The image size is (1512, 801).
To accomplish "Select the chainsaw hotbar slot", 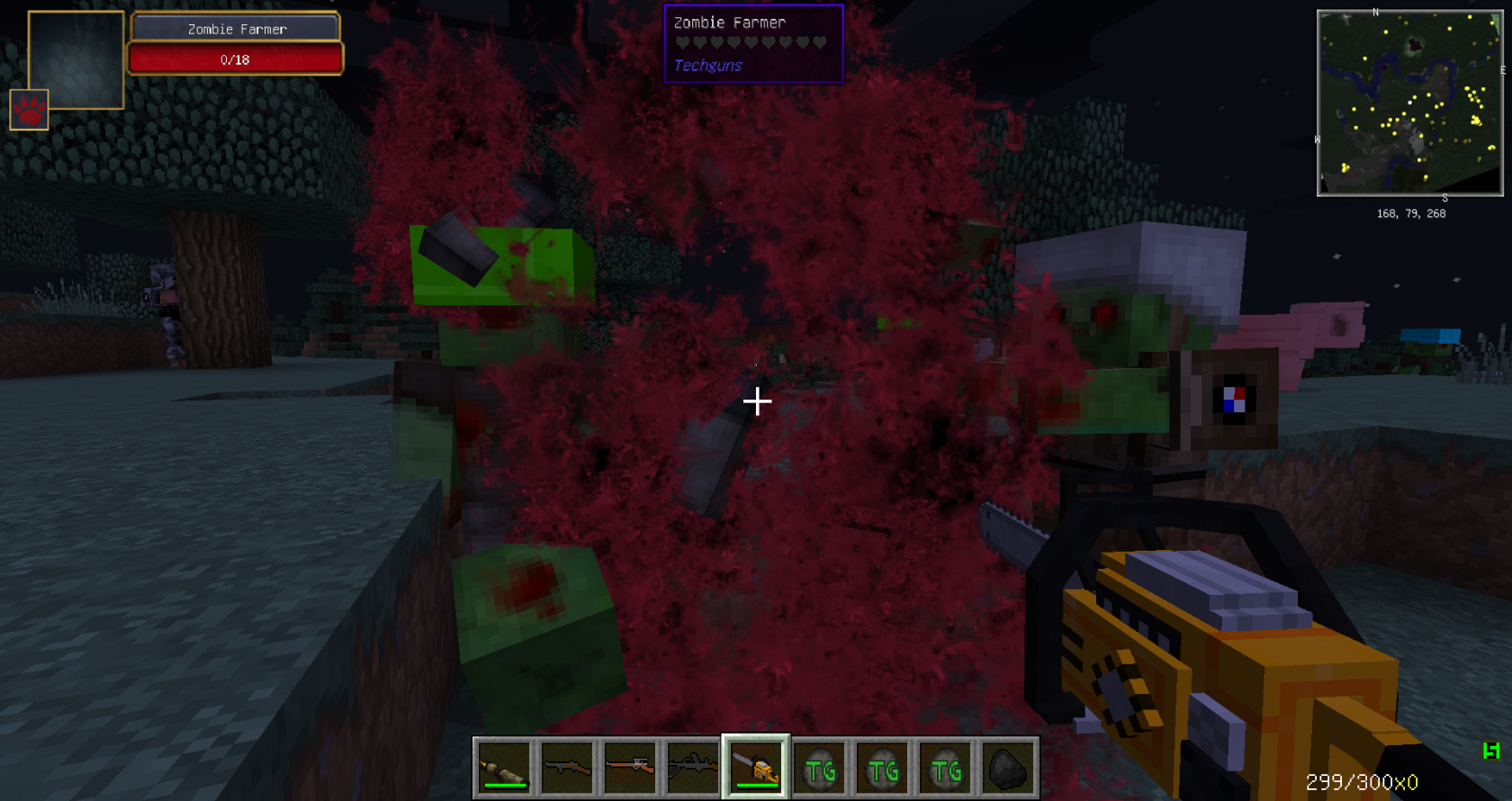I will click(756, 768).
